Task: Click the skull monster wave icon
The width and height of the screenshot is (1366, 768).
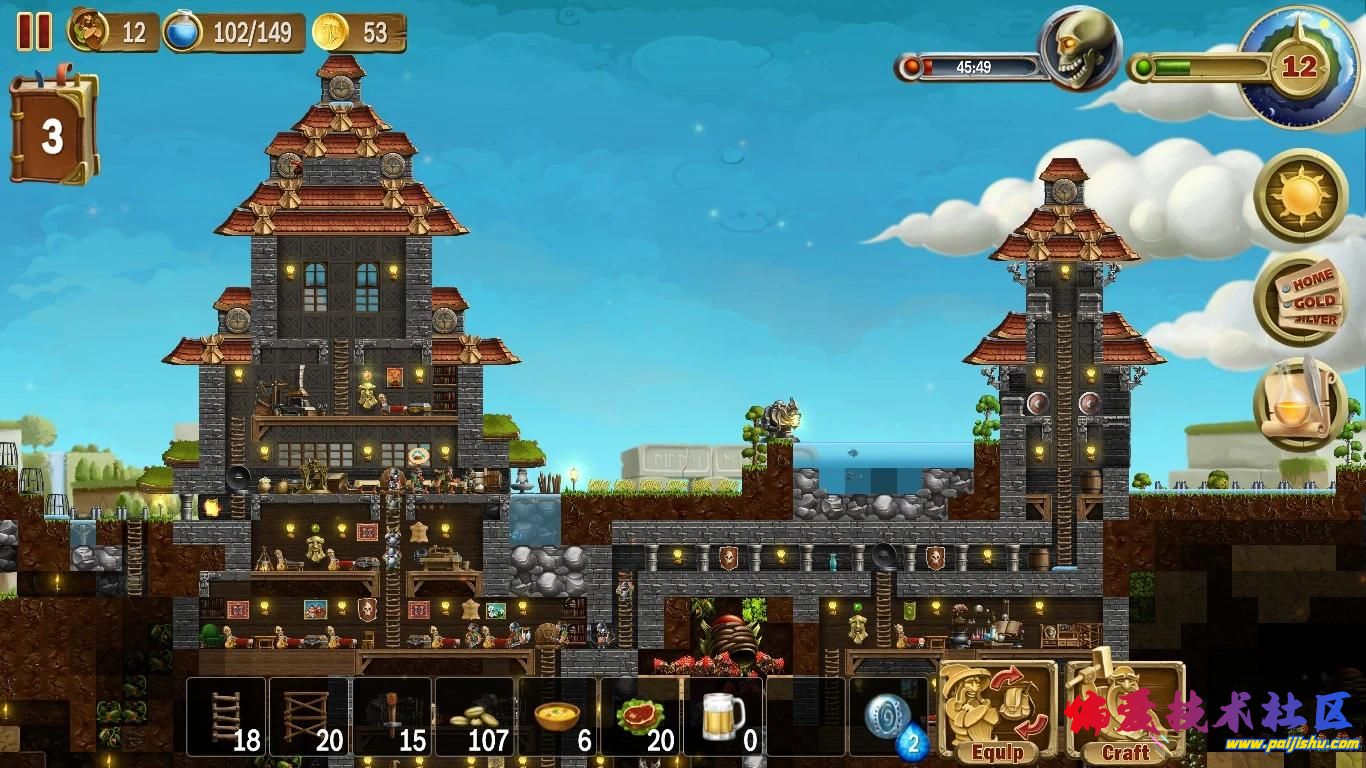Action: point(1078,48)
